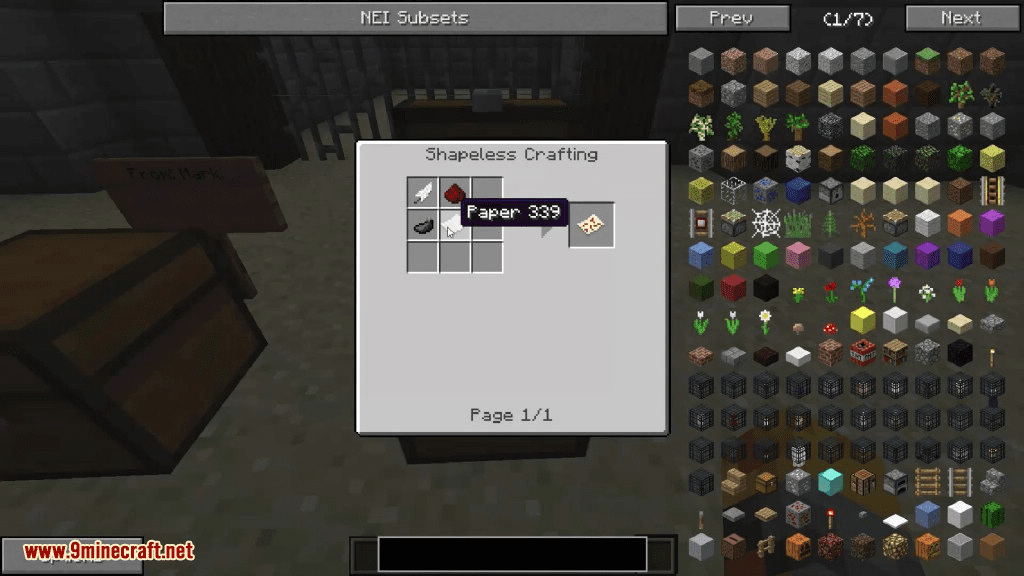Select the feather in the crafting grid
The image size is (1024, 576).
[423, 192]
